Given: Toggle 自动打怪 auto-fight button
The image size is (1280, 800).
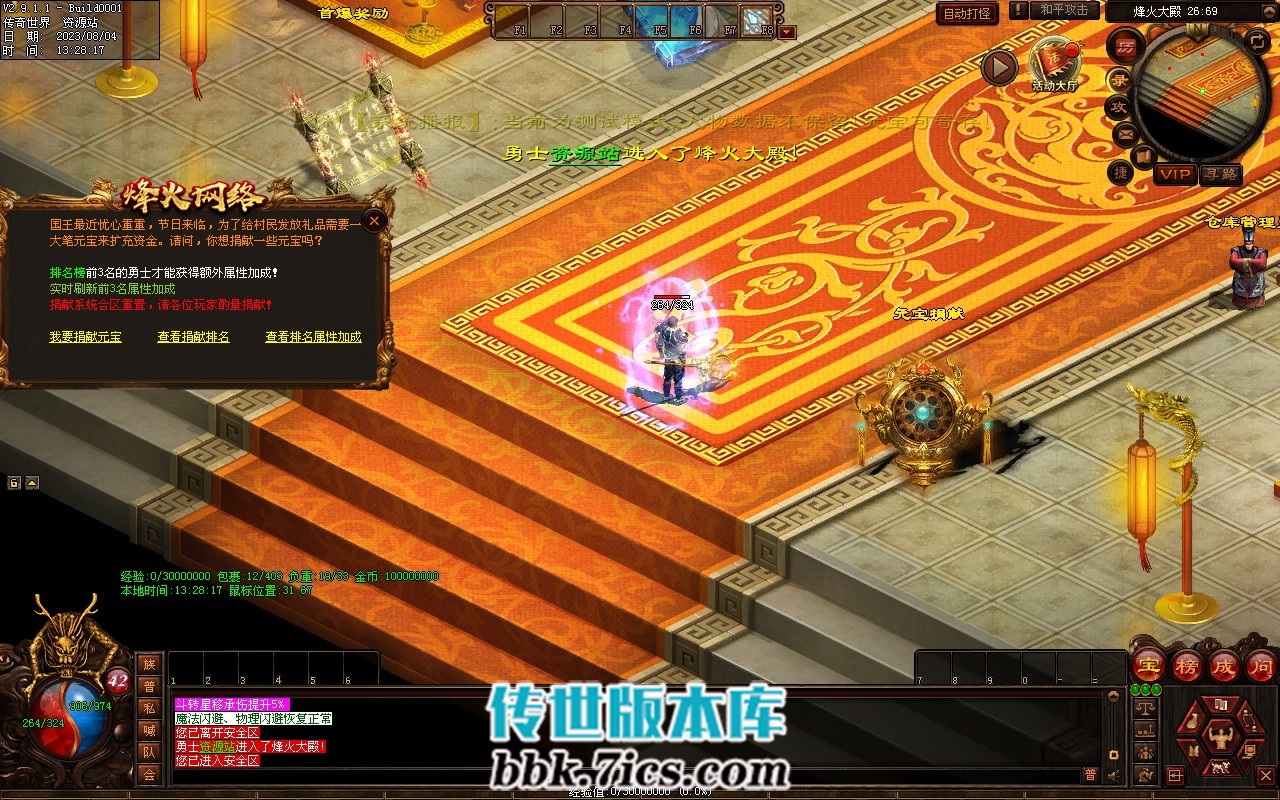Looking at the screenshot, I should click(967, 14).
